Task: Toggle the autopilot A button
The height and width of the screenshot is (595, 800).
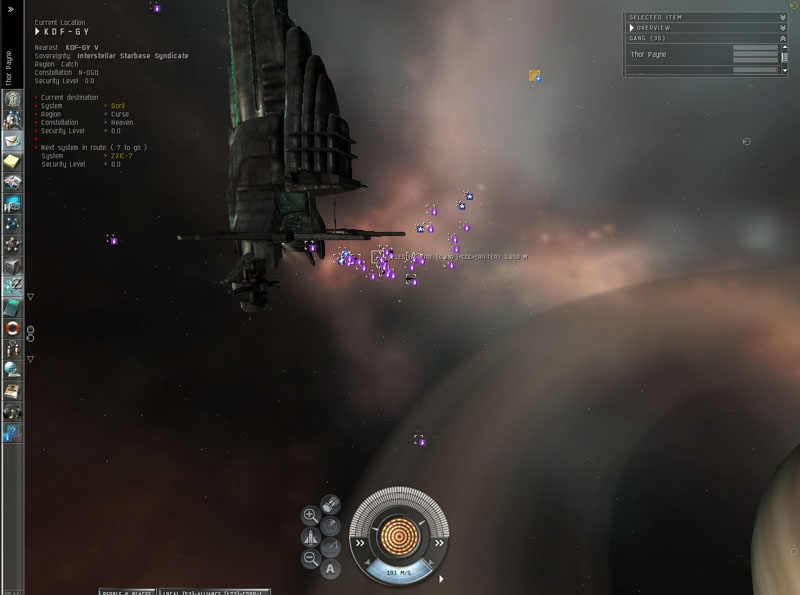Action: click(x=331, y=569)
